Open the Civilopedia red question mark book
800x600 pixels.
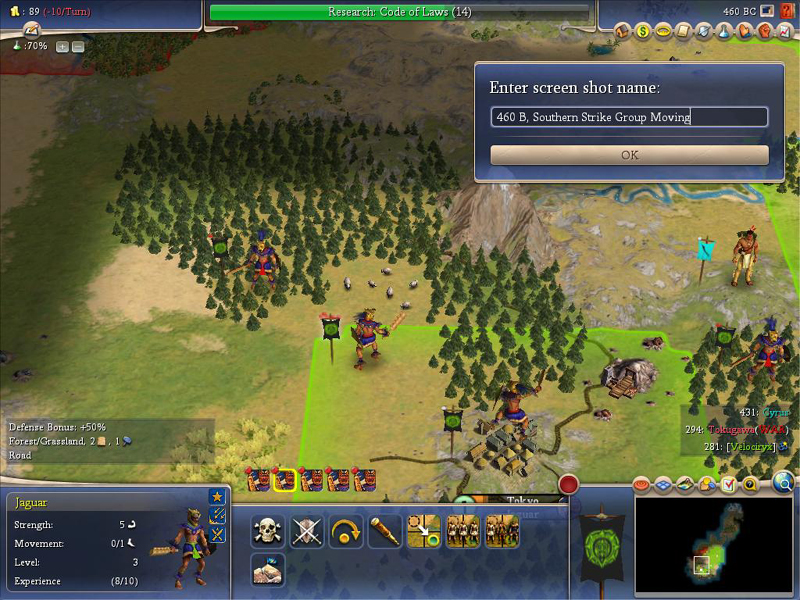(787, 11)
